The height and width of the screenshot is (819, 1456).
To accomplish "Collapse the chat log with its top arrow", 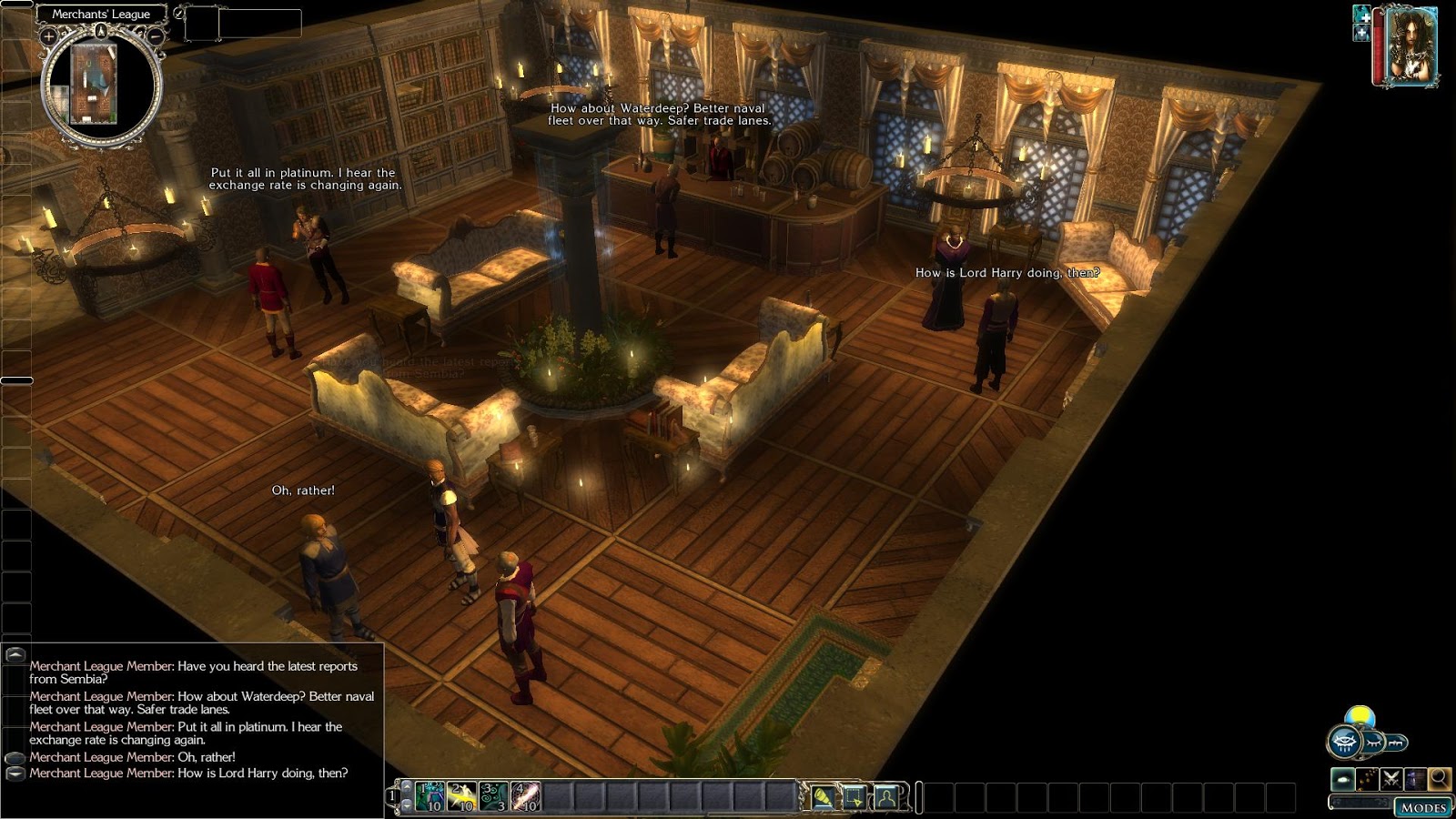I will click(x=15, y=654).
